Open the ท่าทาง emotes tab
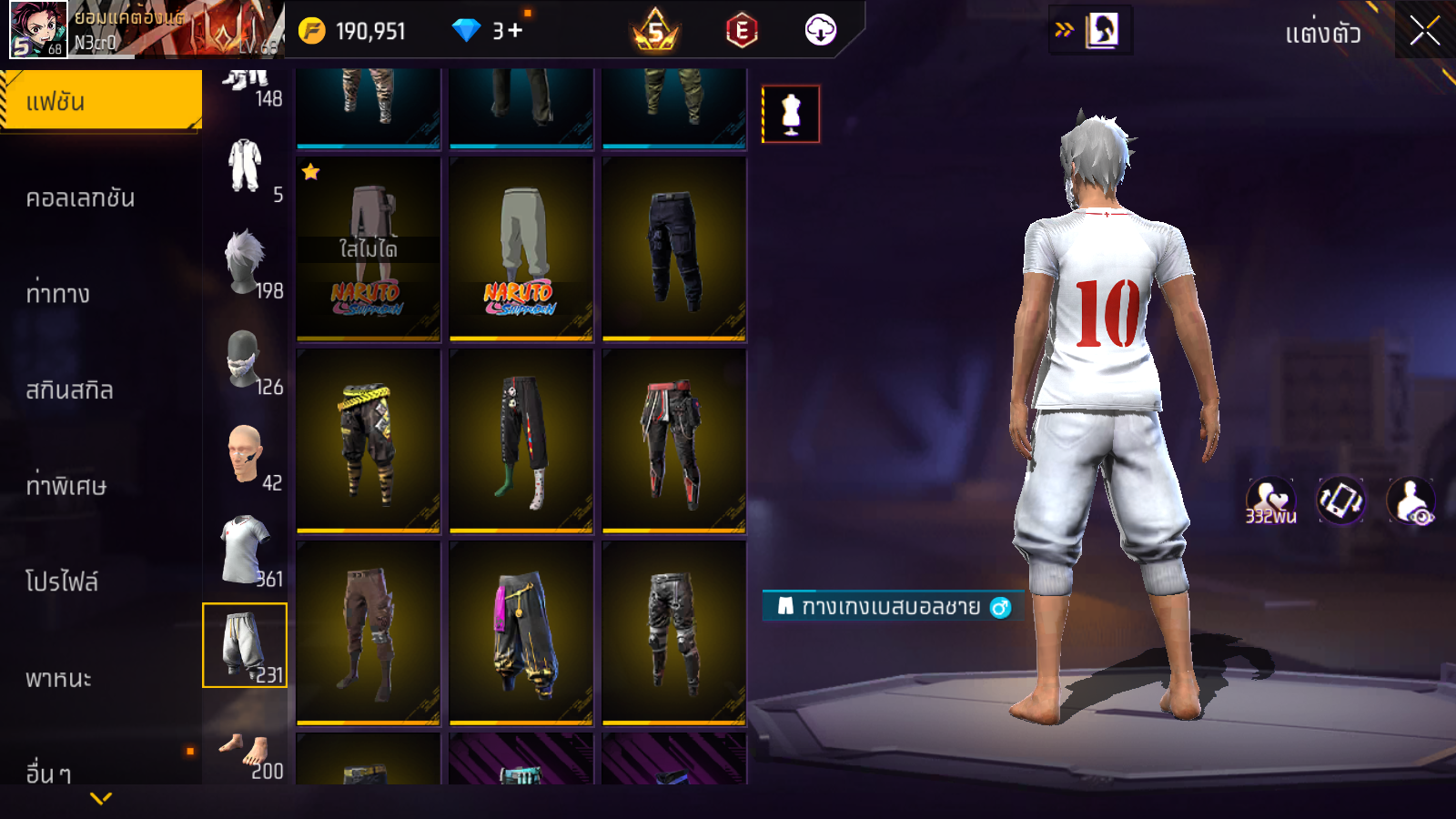Image resolution: width=1456 pixels, height=819 pixels. [58, 293]
